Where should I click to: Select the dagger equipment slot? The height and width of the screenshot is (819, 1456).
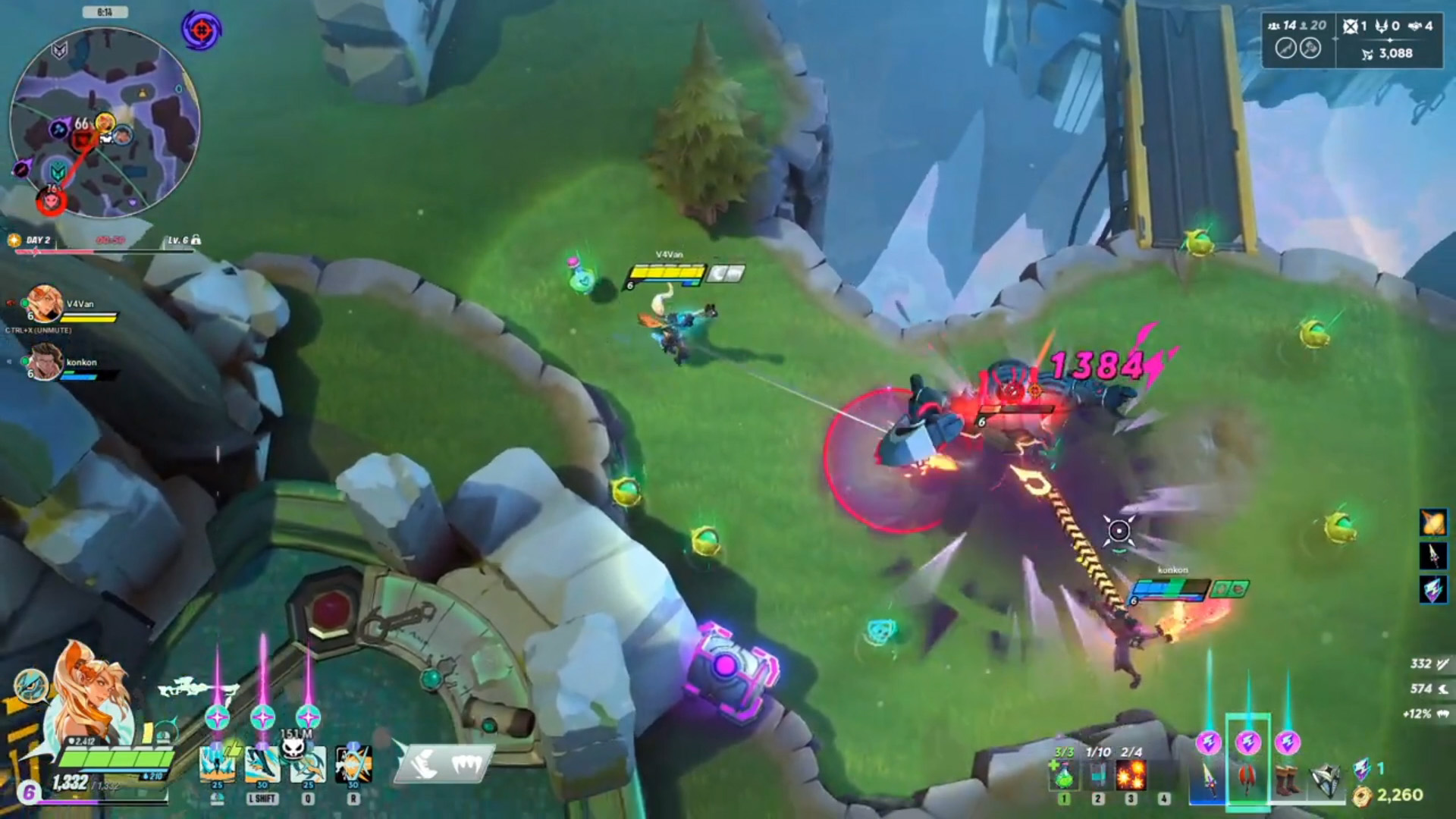tap(1208, 780)
